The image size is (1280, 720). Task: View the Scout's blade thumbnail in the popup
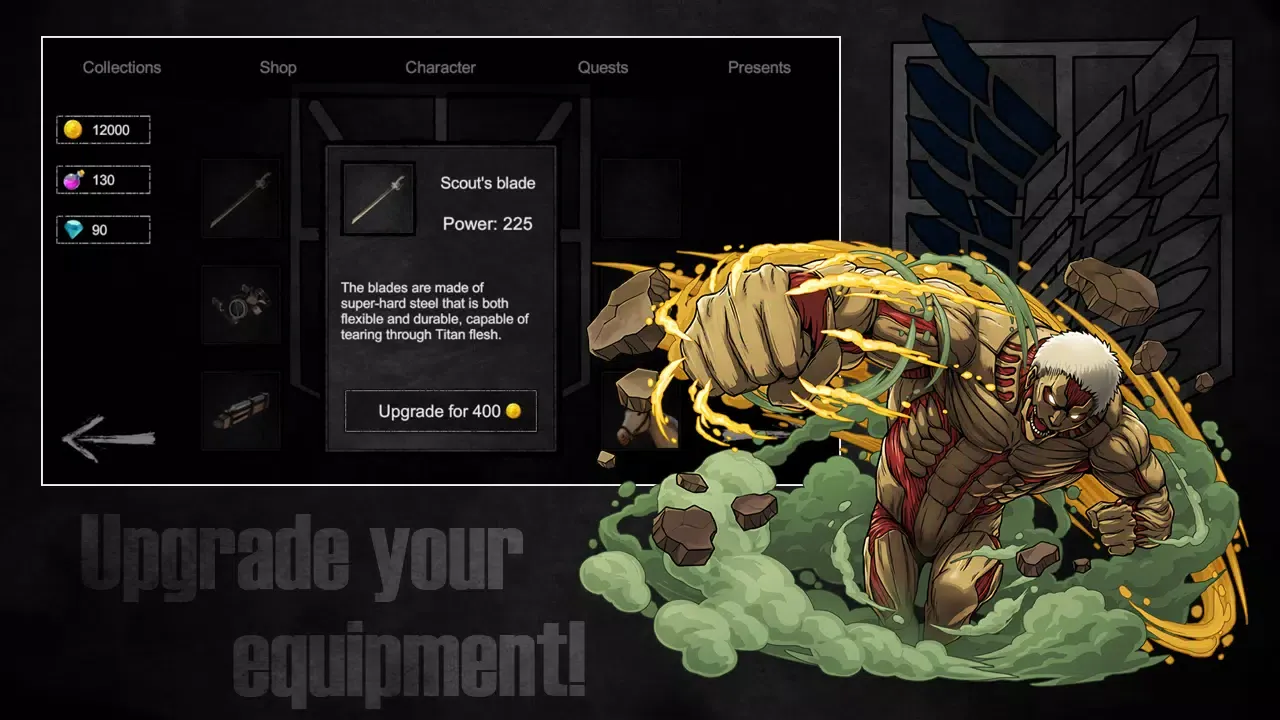[378, 197]
